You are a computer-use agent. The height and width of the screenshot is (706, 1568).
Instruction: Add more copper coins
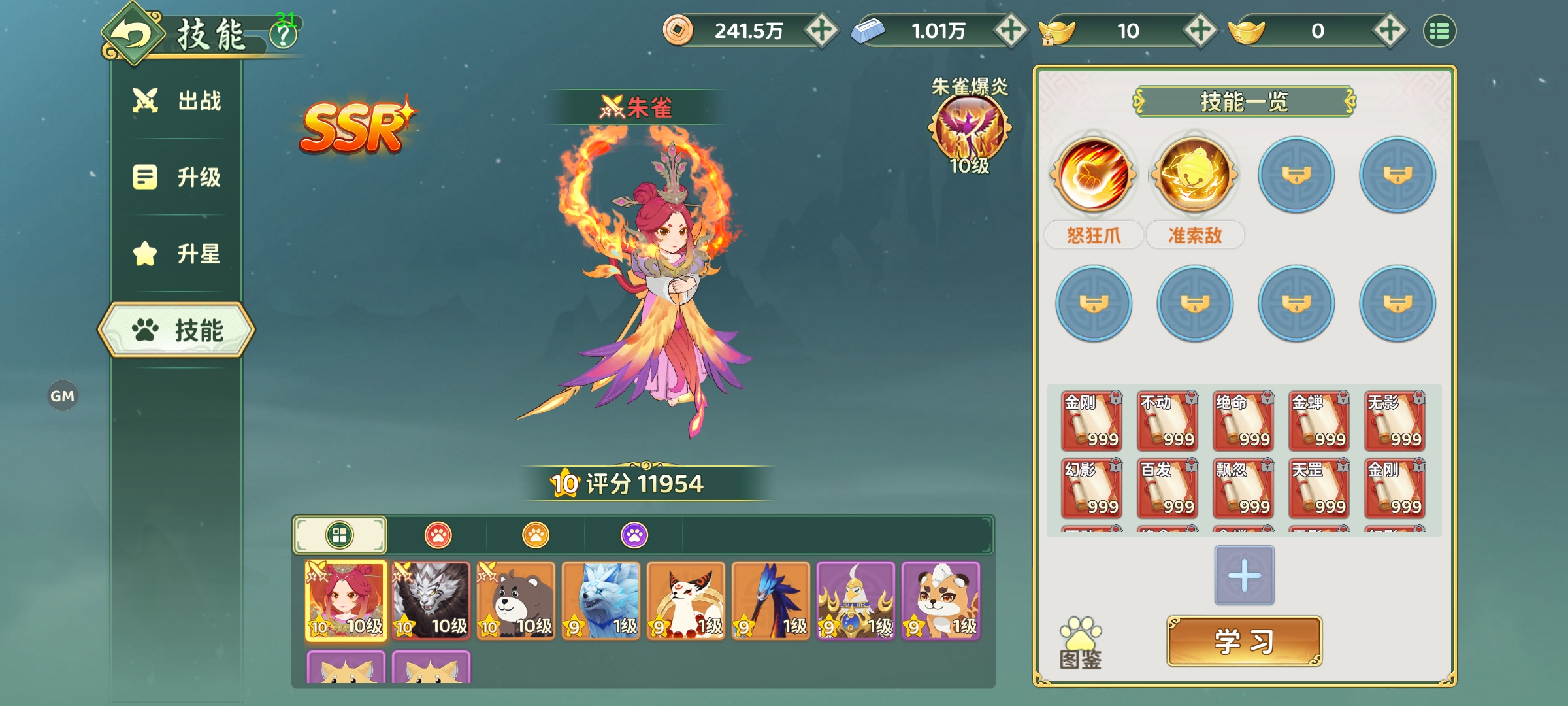pyautogui.click(x=821, y=31)
